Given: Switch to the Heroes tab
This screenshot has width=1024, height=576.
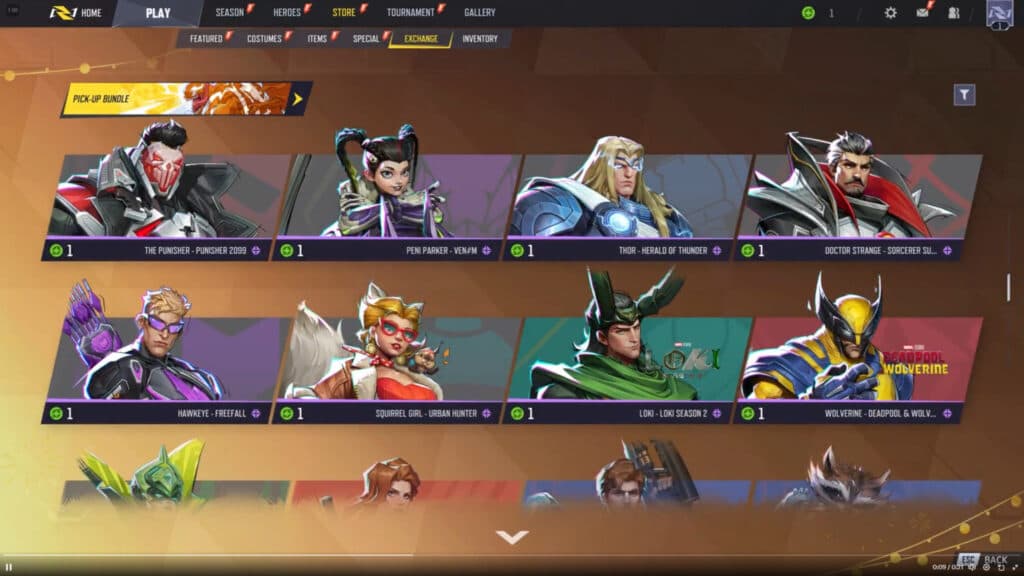Looking at the screenshot, I should click(287, 13).
